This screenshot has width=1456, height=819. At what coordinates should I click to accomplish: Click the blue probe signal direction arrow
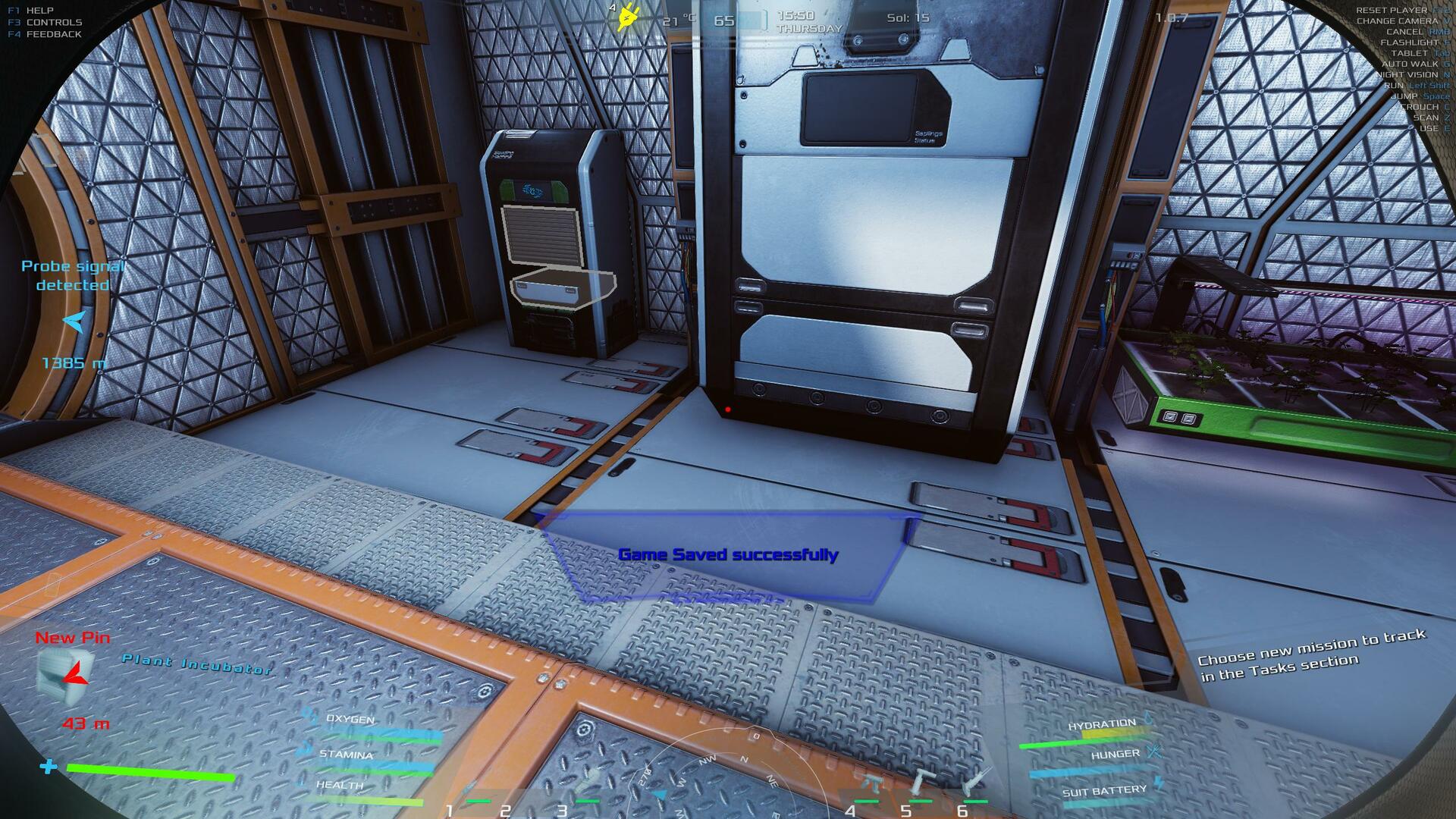tap(74, 322)
